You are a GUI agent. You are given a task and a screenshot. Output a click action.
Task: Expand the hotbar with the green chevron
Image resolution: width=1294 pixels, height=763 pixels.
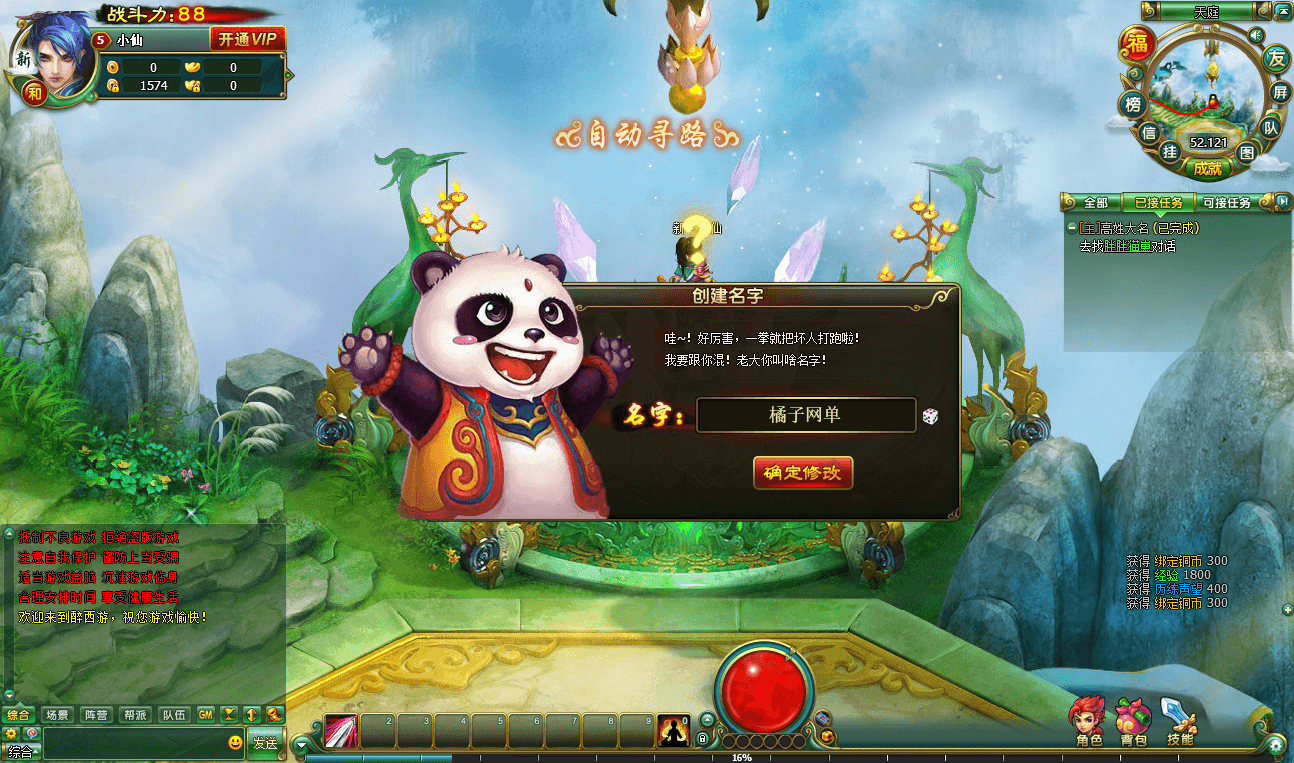pos(706,721)
